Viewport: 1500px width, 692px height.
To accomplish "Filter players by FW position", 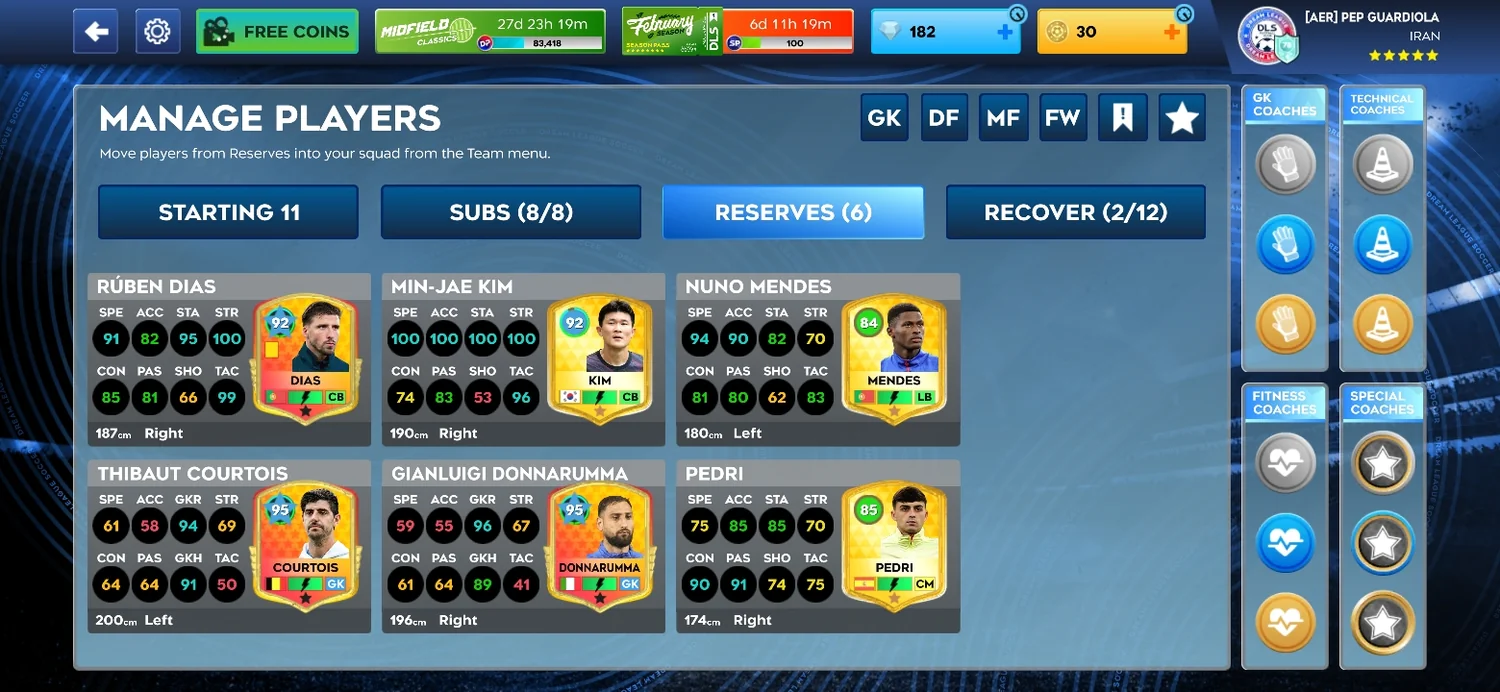I will coord(1062,118).
